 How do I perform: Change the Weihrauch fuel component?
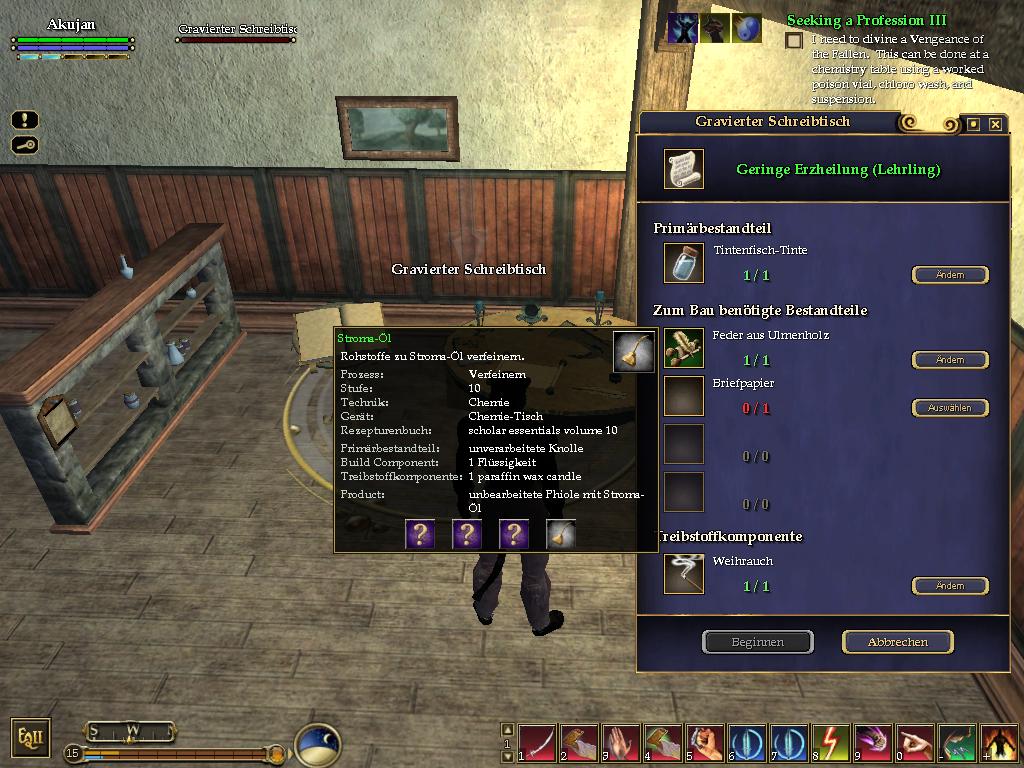949,586
